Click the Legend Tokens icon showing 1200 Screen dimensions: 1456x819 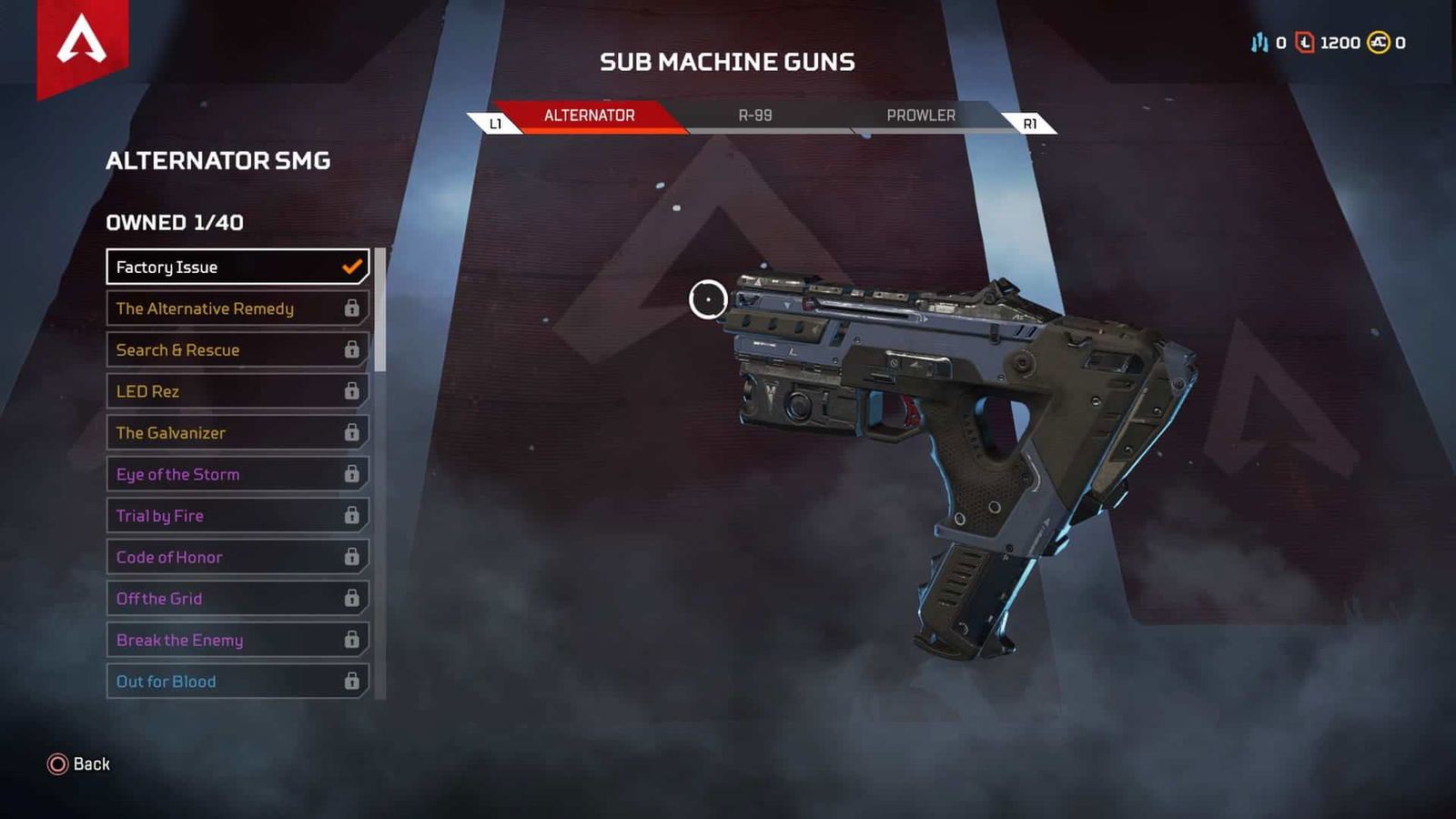point(1303,42)
